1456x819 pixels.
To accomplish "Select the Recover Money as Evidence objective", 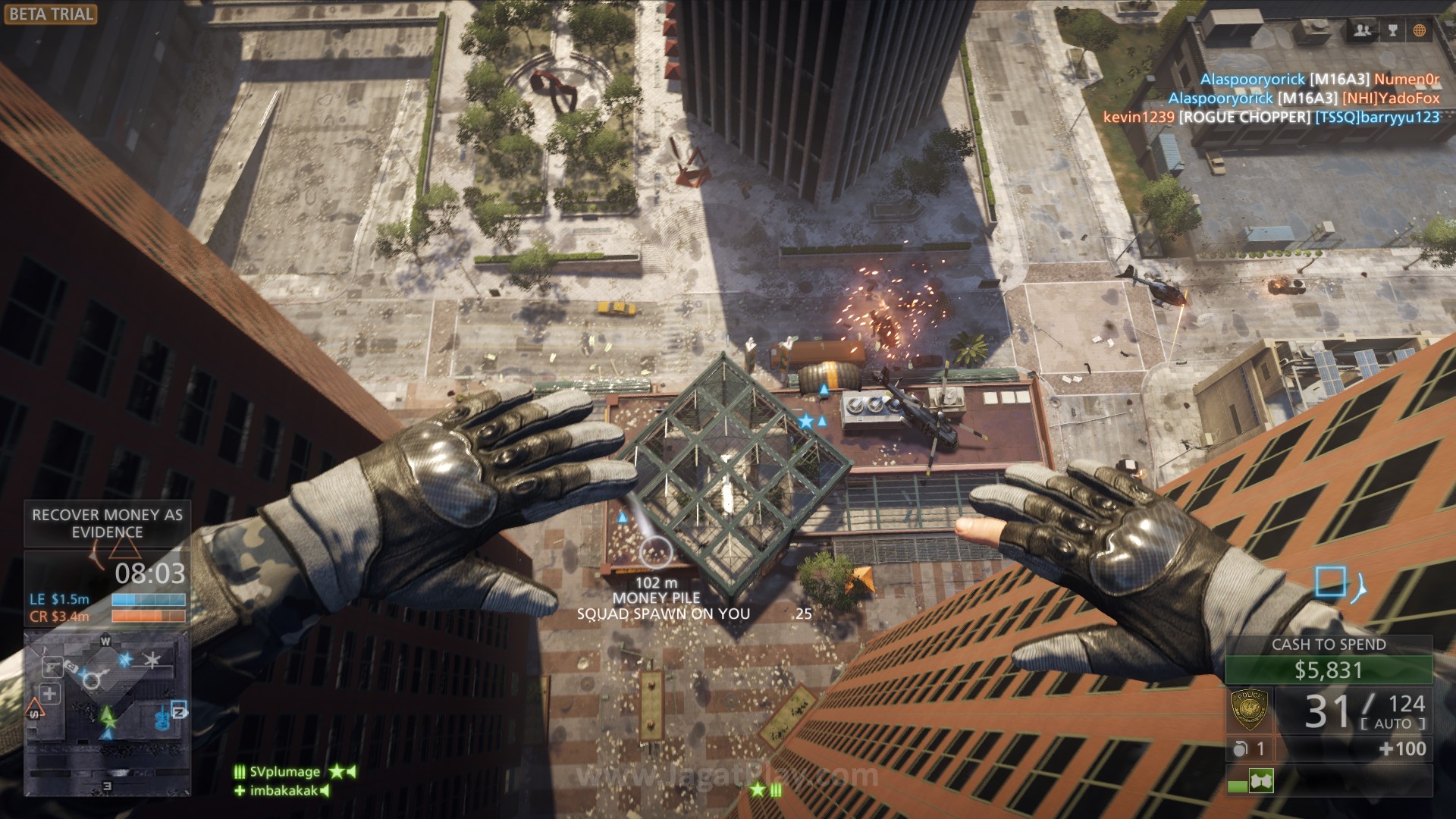I will click(x=107, y=523).
